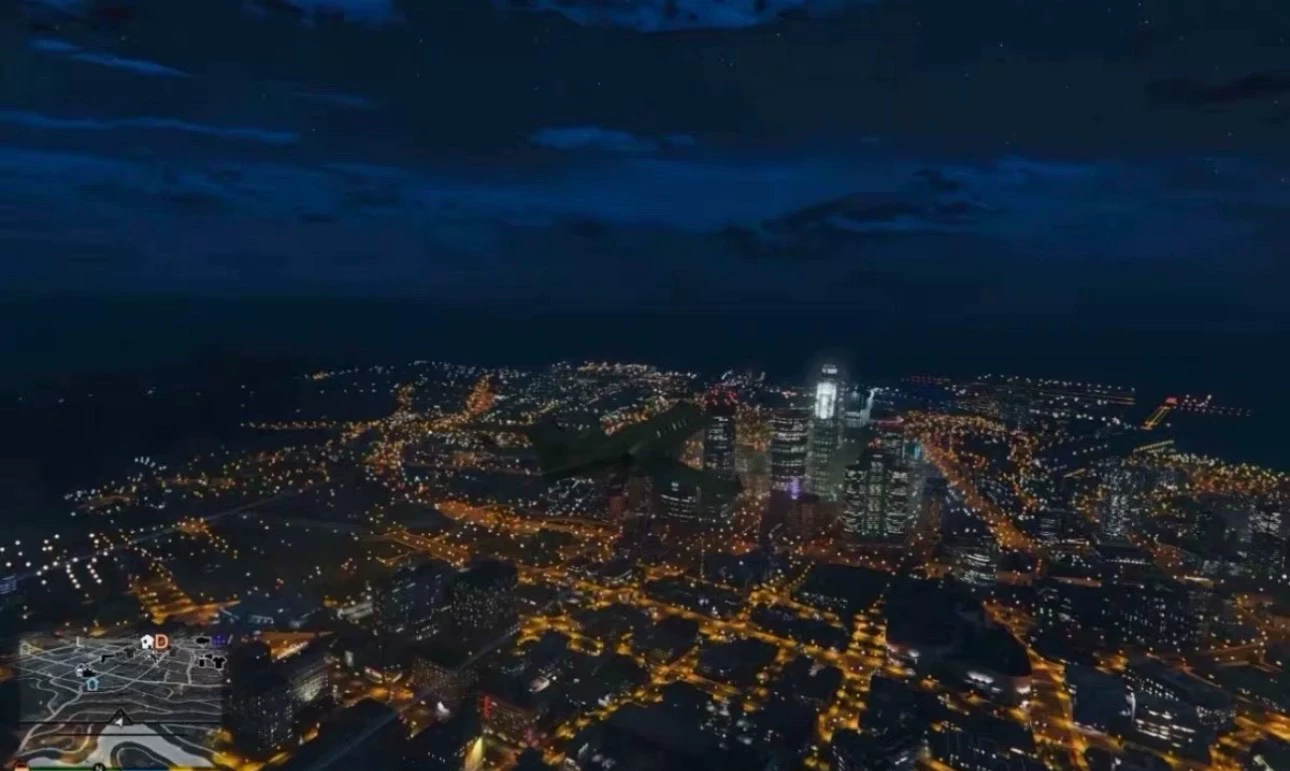Choose the pistol gun shop blip

[x=106, y=657]
